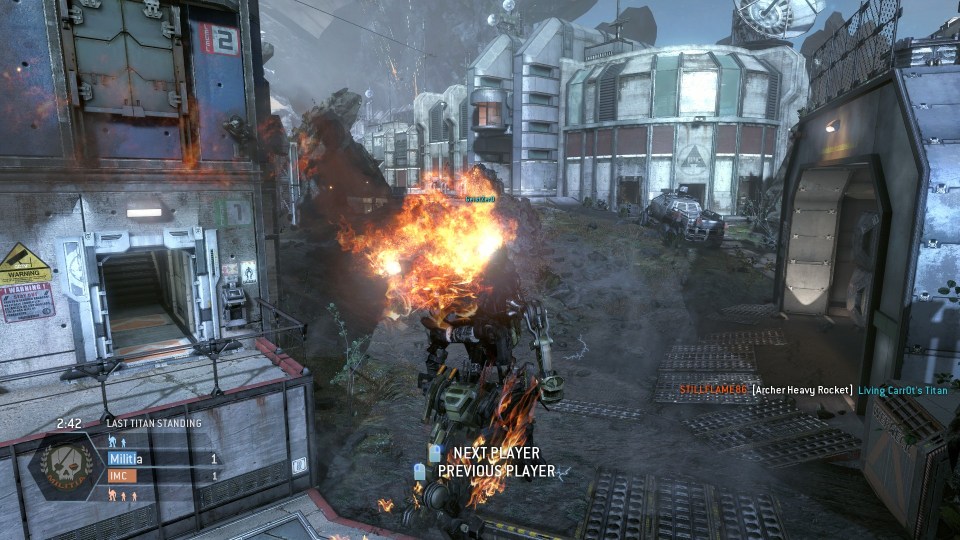Click the Militia skull faction emblem
Viewport: 960px width, 540px height.
[65, 467]
